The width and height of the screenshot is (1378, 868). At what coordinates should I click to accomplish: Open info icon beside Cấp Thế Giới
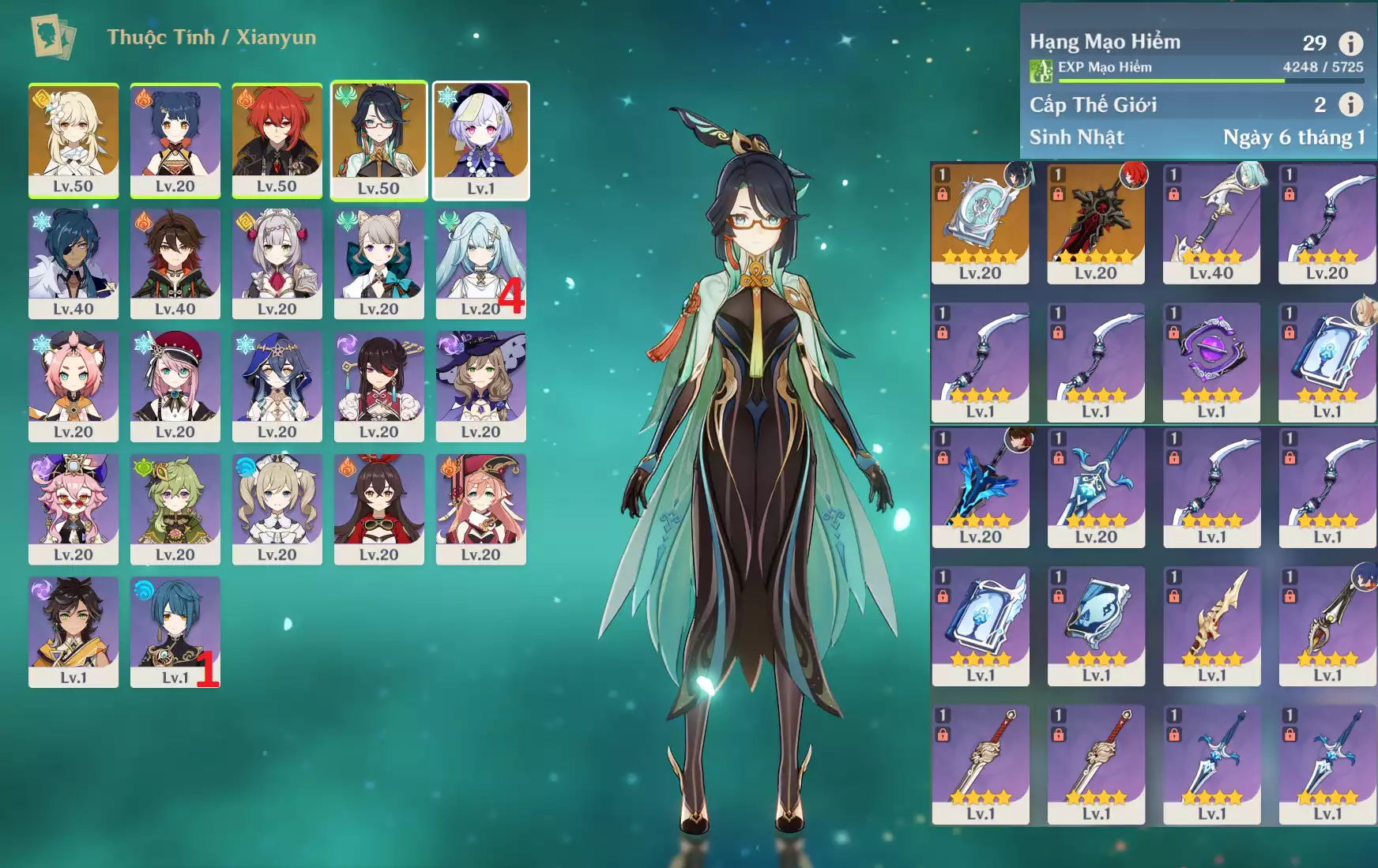[1350, 104]
